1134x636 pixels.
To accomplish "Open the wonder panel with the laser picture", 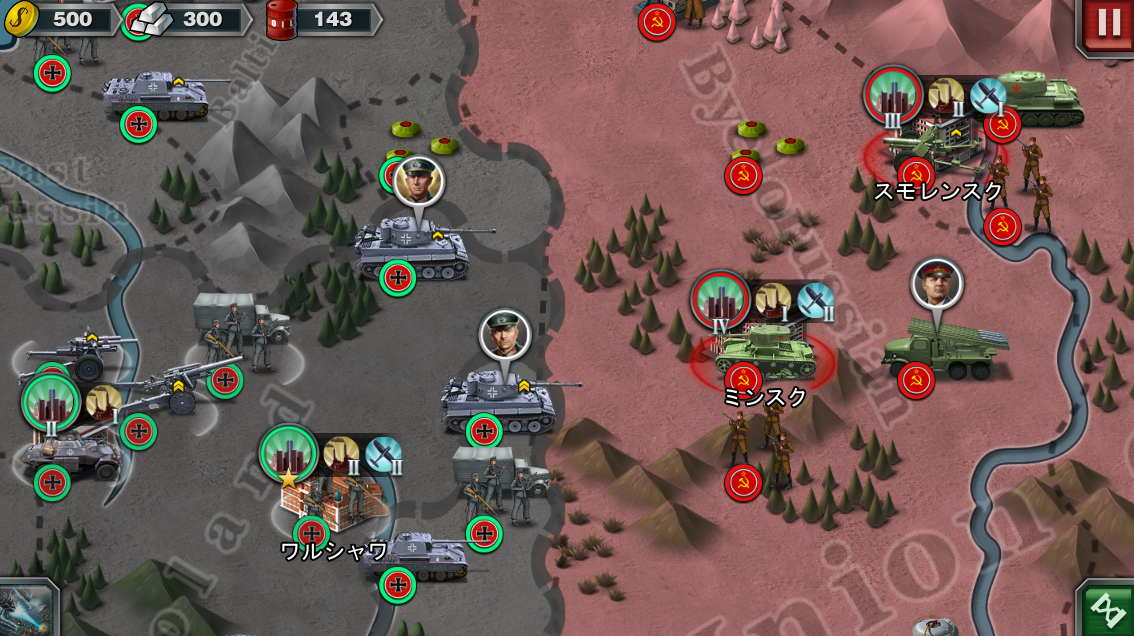I will pyautogui.click(x=26, y=608).
